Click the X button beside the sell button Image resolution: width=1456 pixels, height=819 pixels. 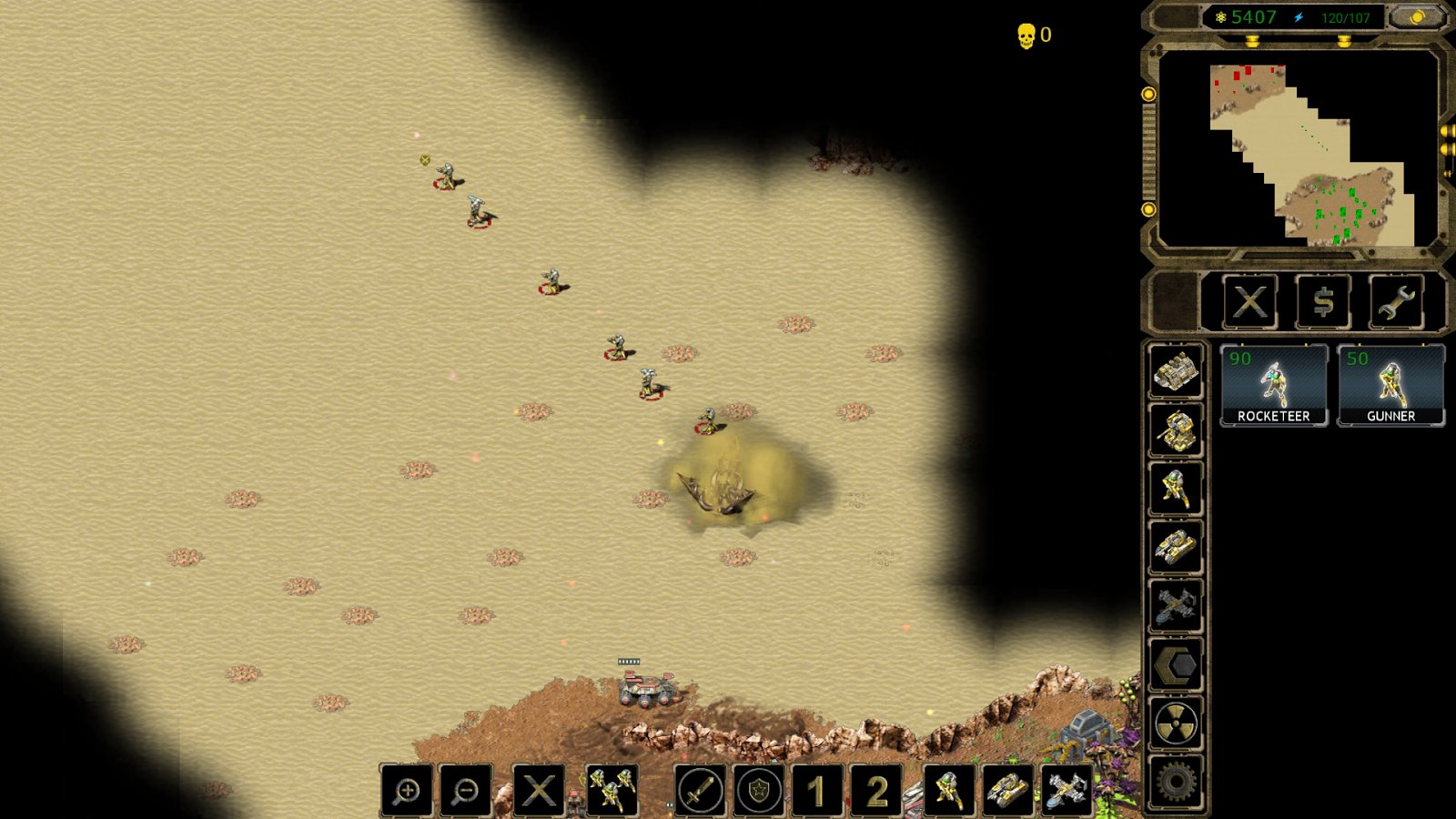tap(1249, 302)
